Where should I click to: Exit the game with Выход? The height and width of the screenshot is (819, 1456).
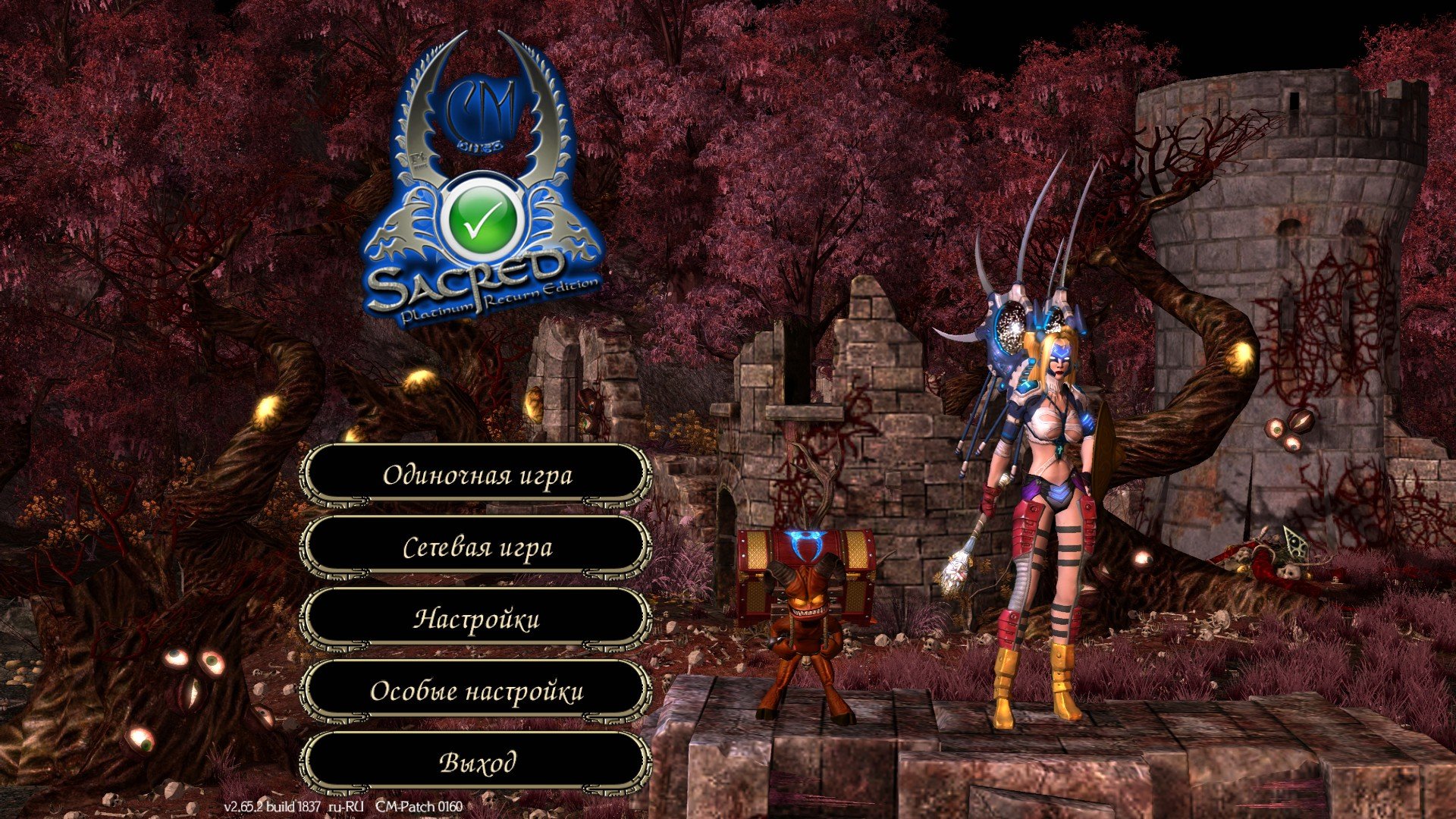477,762
